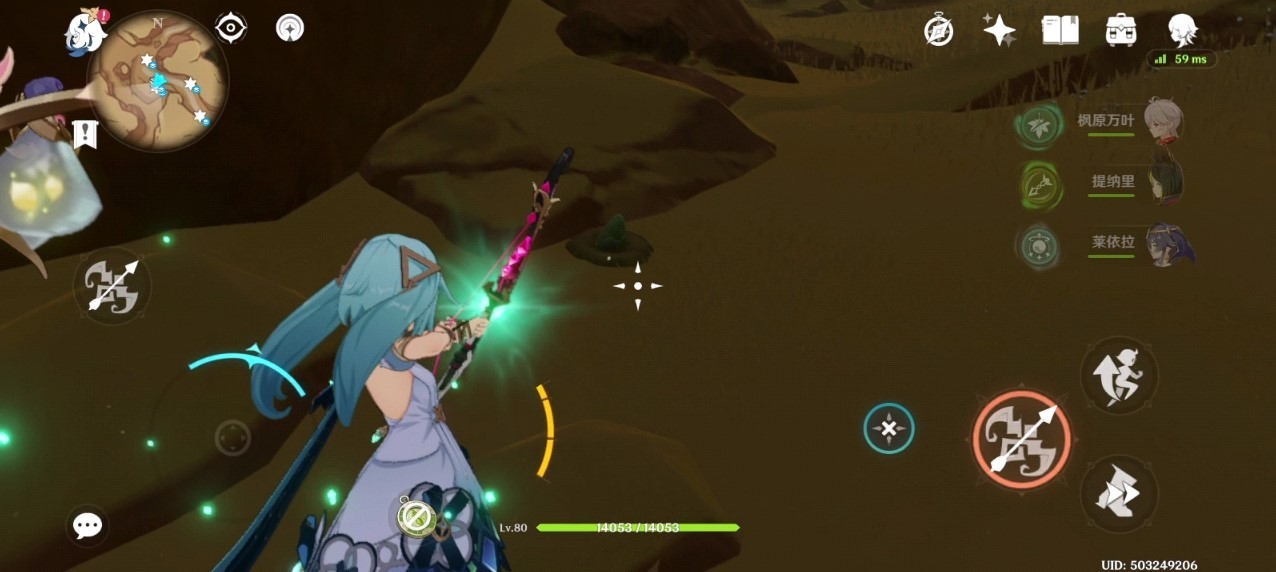The height and width of the screenshot is (572, 1276).
Task: Tap the sprint dash button
Action: point(1119,494)
